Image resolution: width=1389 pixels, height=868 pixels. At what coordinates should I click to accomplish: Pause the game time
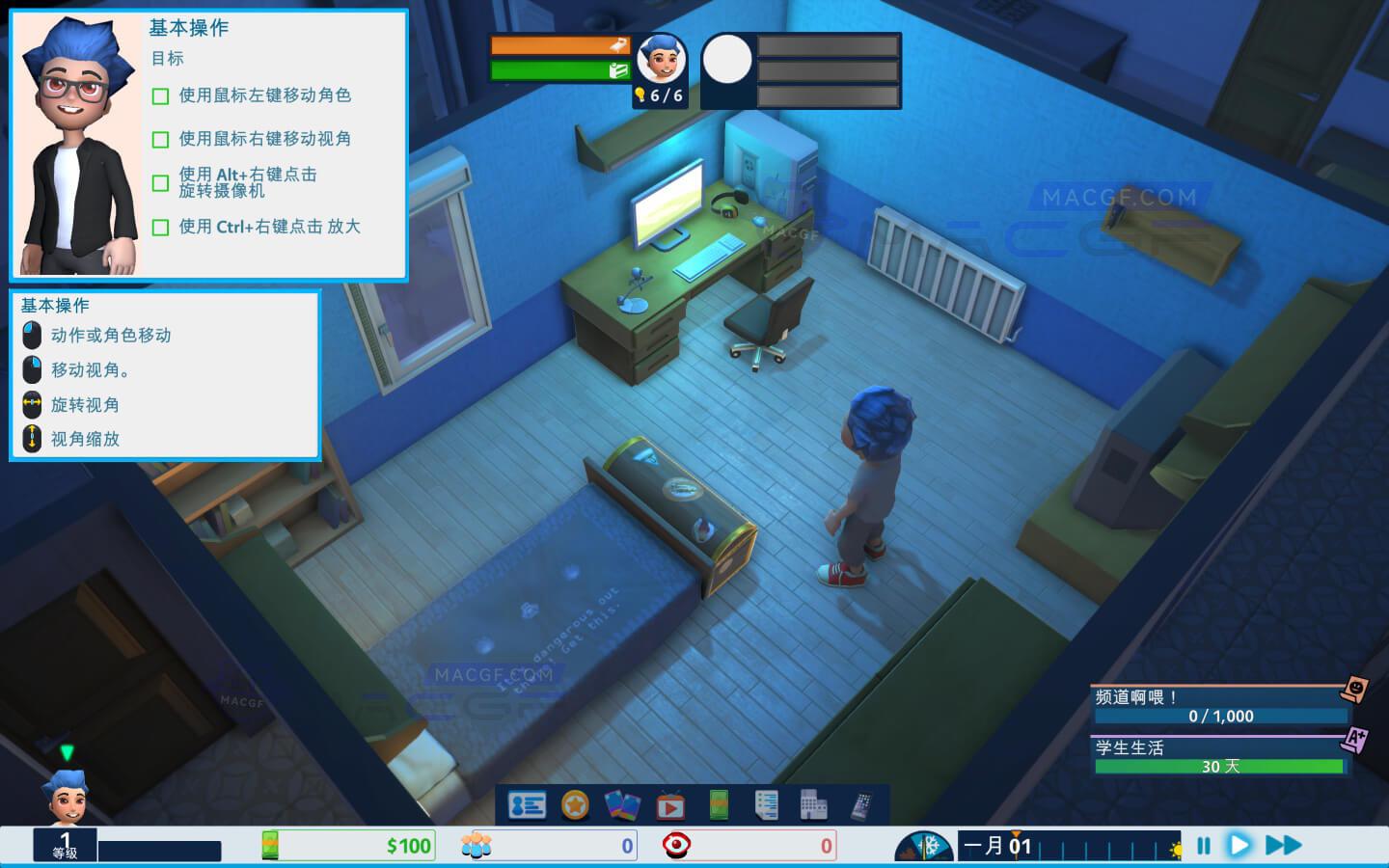tap(1202, 844)
